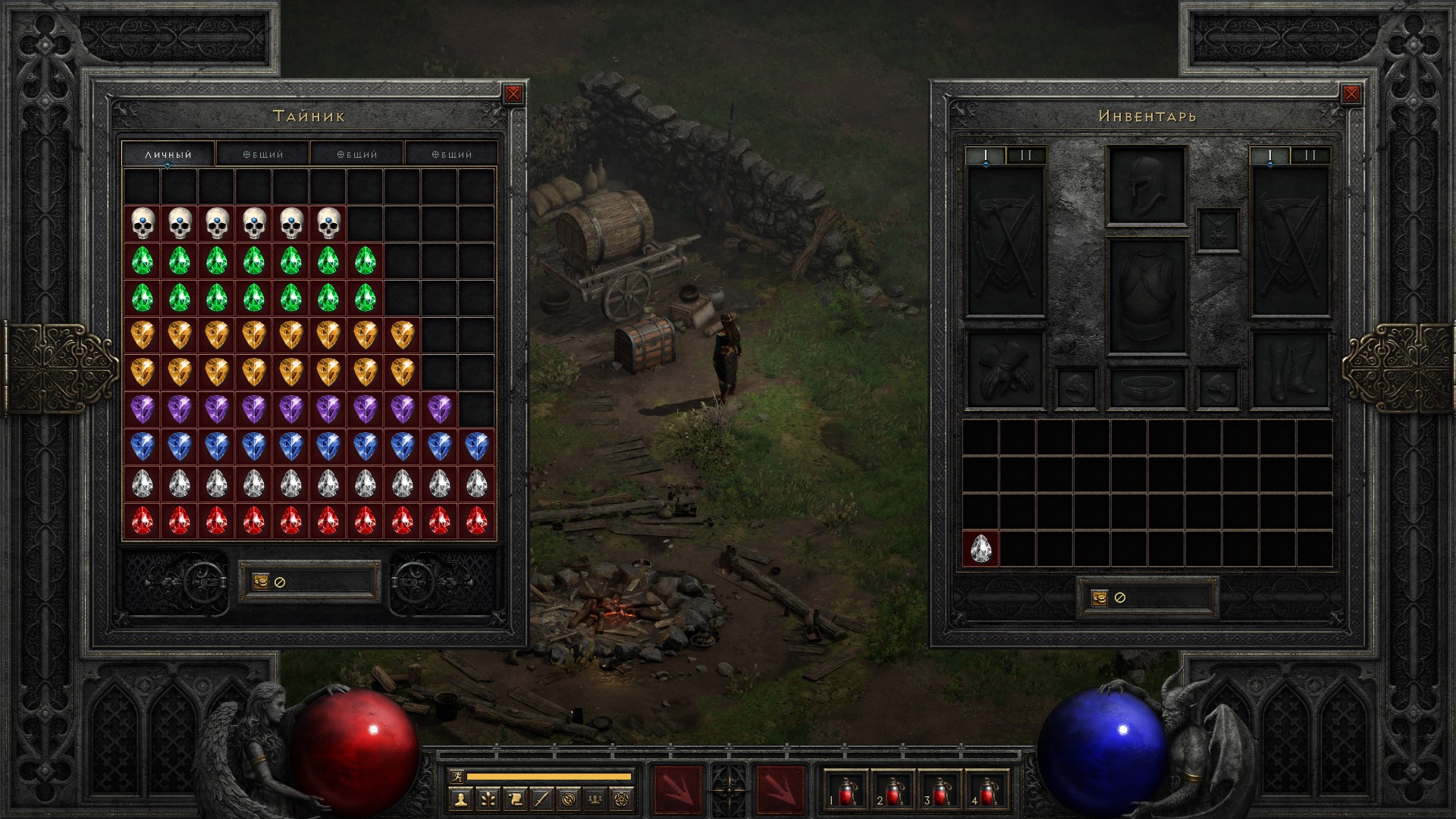This screenshot has height=819, width=1456.
Task: Select the left mouse skill slot
Action: tap(677, 790)
